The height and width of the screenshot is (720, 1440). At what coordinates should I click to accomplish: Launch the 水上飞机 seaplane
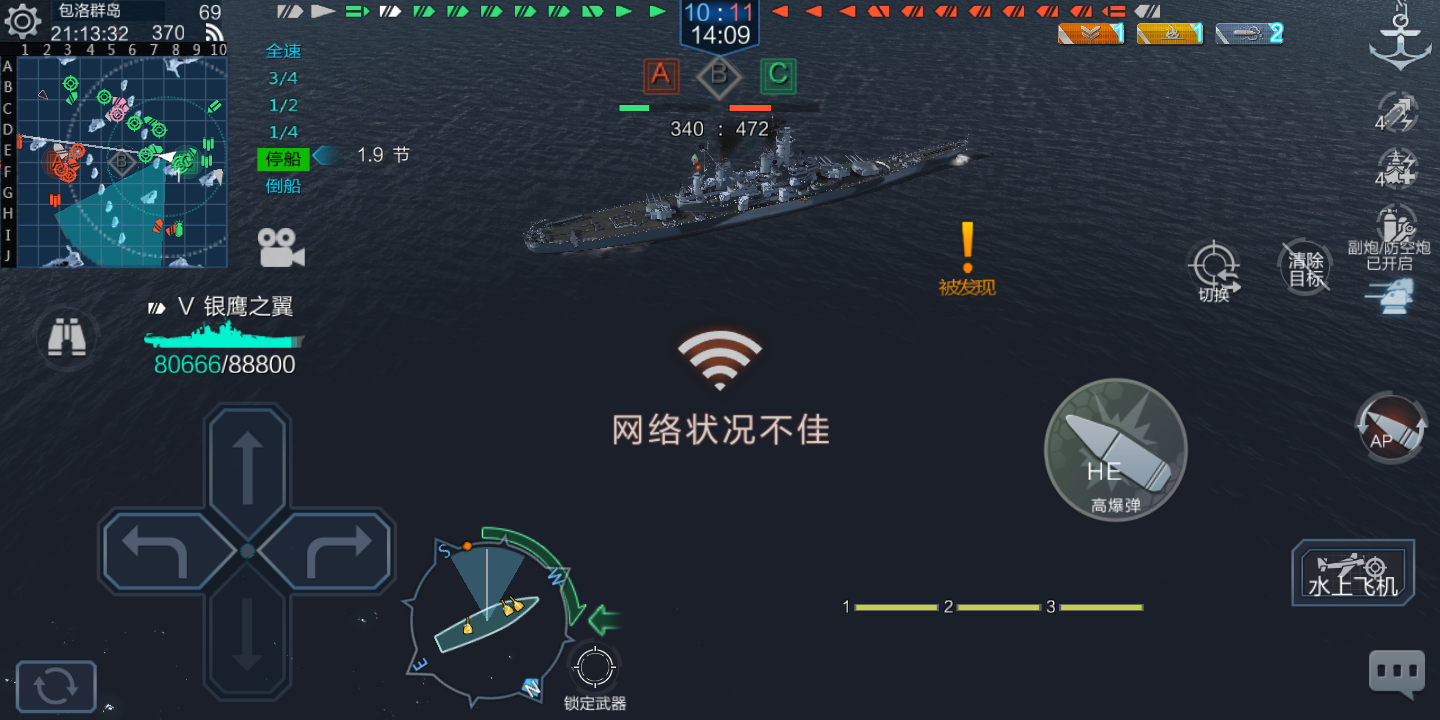(x=1352, y=573)
